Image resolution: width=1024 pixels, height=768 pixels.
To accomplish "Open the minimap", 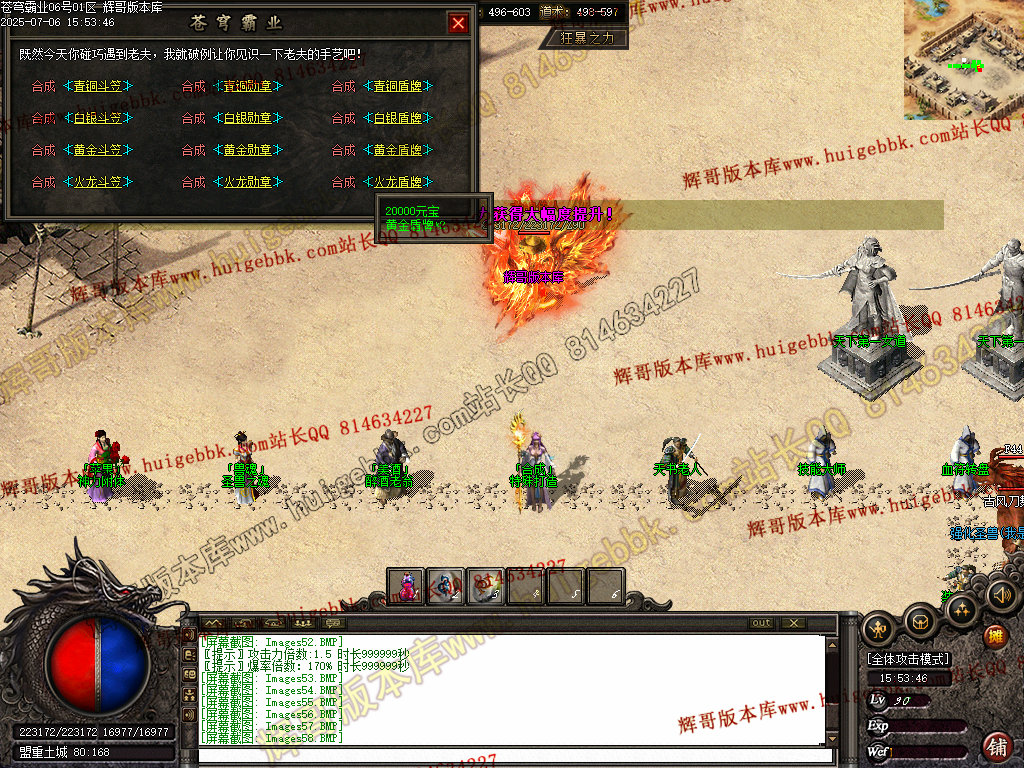I will coord(963,60).
